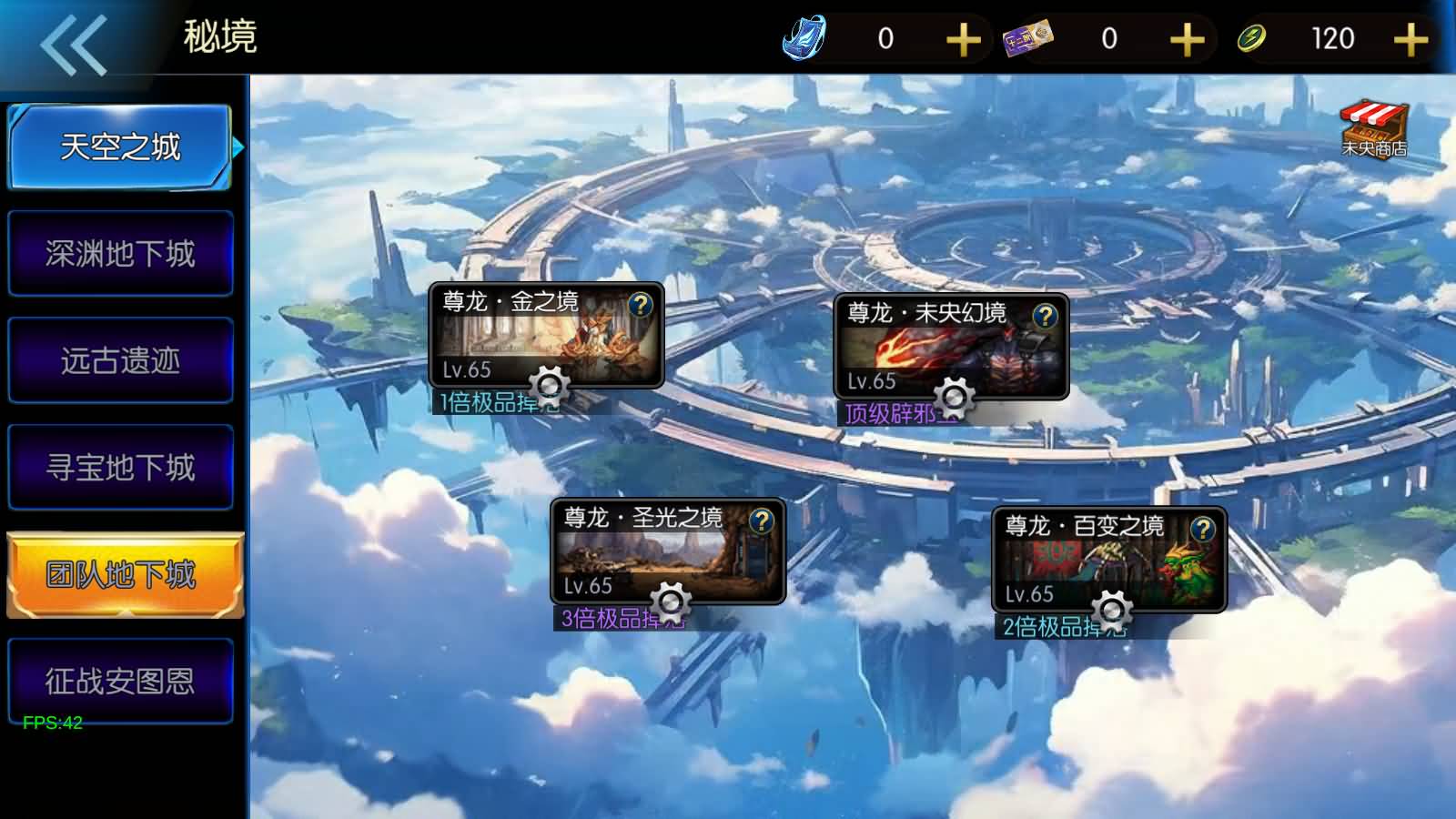Switch to the 远古遗迹 tab
1456x819 pixels.
point(120,360)
